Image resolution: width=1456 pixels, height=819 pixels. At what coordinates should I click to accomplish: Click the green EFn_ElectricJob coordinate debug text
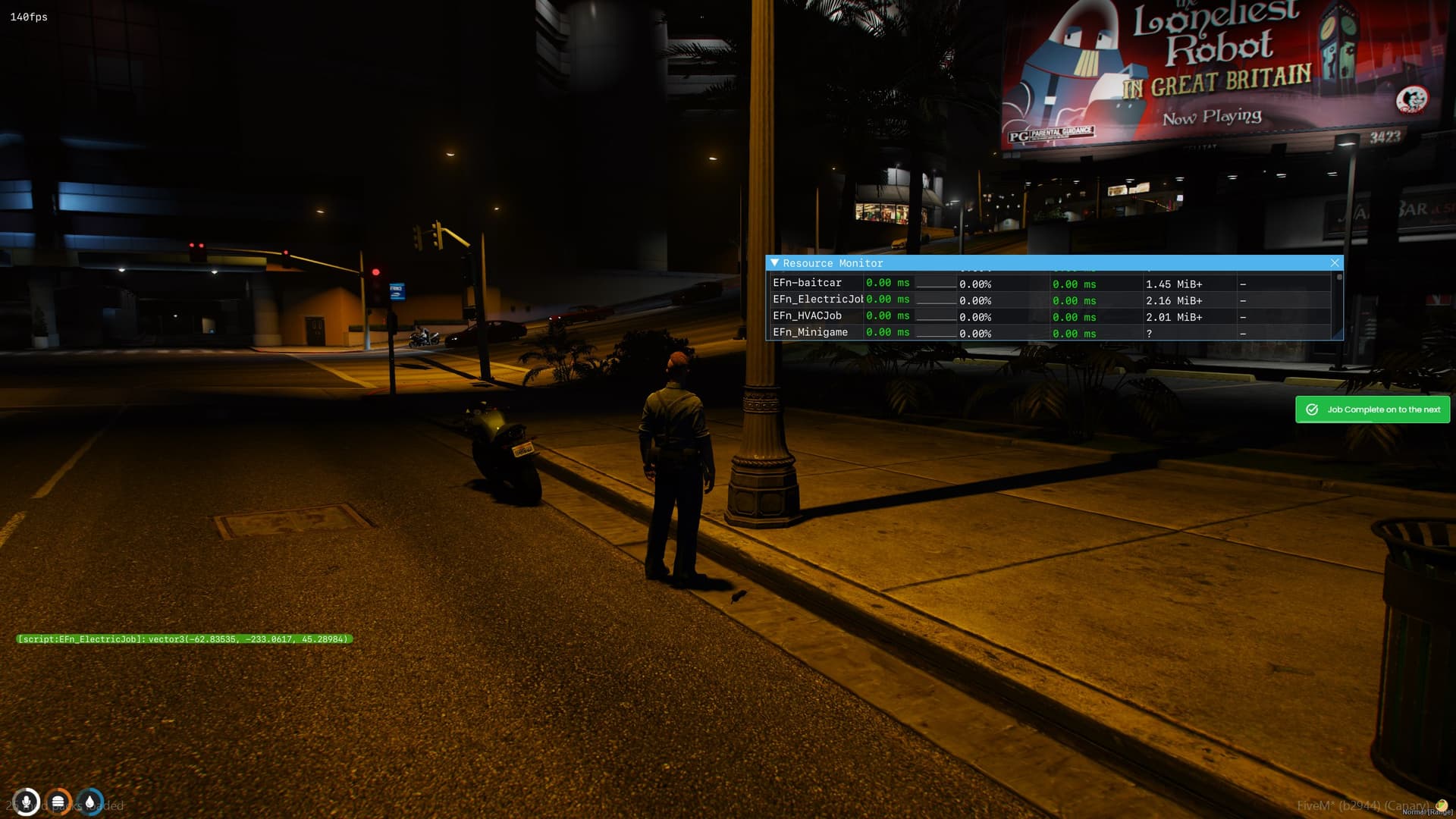(x=184, y=639)
